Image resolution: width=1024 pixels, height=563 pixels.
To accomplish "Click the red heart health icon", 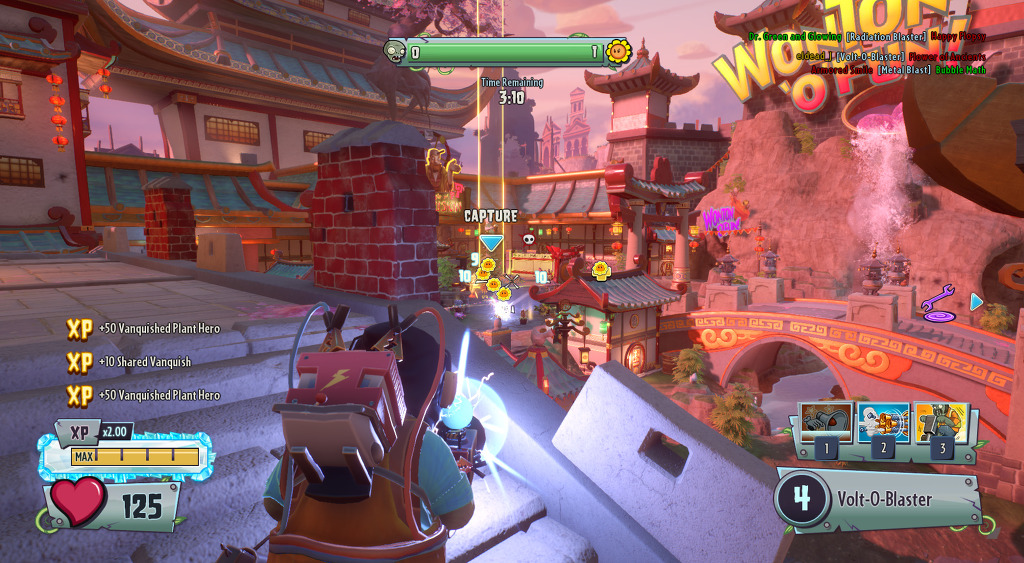I will click(x=78, y=502).
